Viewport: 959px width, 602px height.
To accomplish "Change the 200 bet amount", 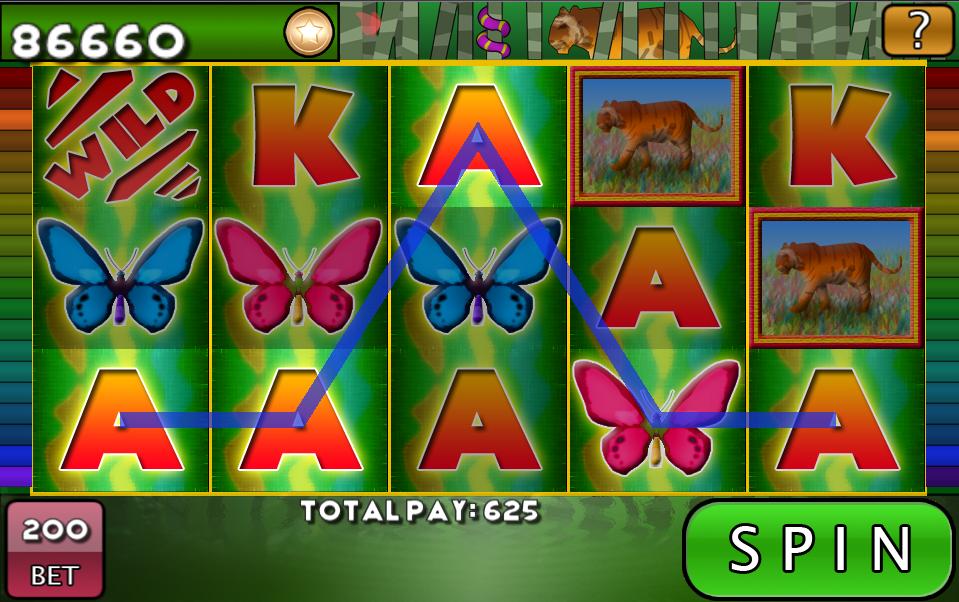I will click(x=55, y=548).
